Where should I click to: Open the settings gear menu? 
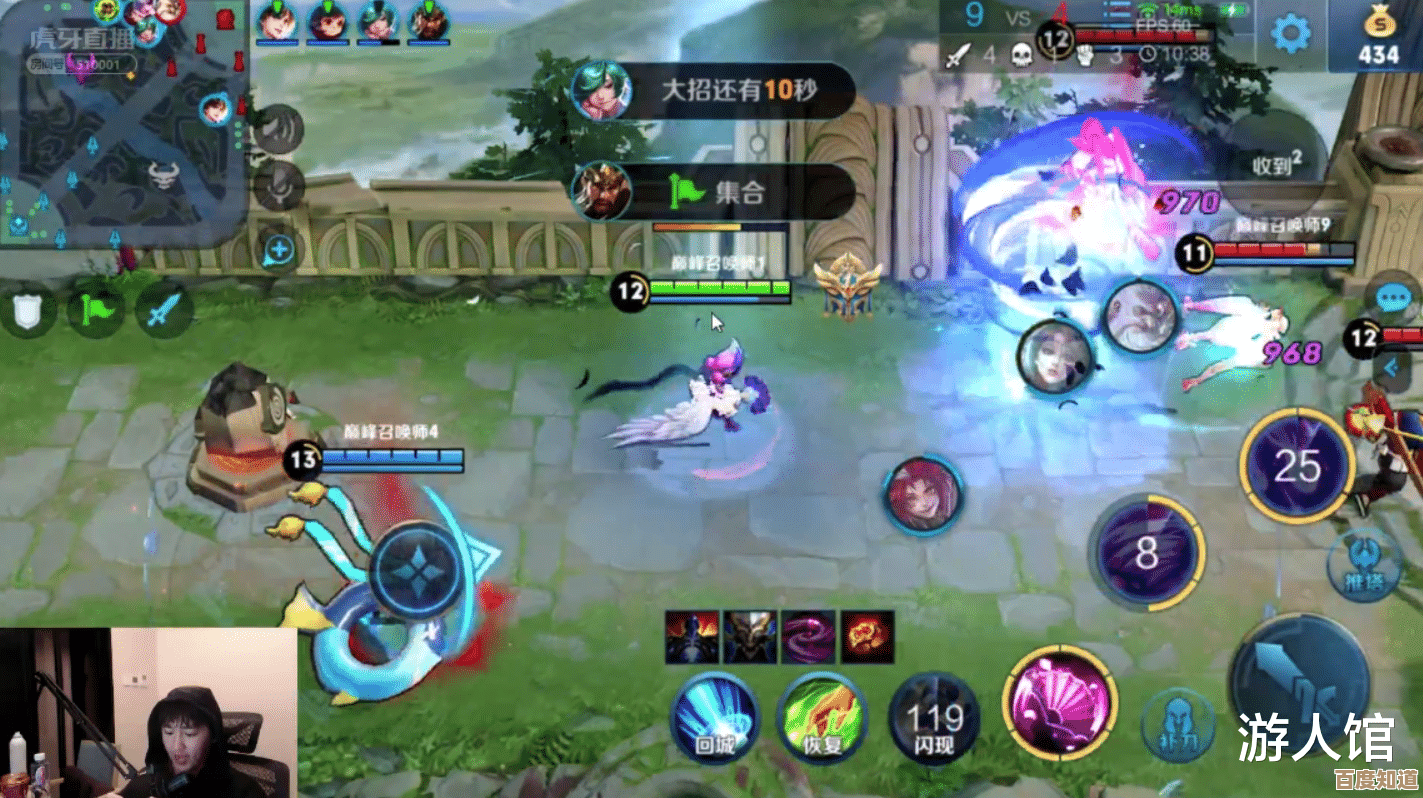(1290, 34)
